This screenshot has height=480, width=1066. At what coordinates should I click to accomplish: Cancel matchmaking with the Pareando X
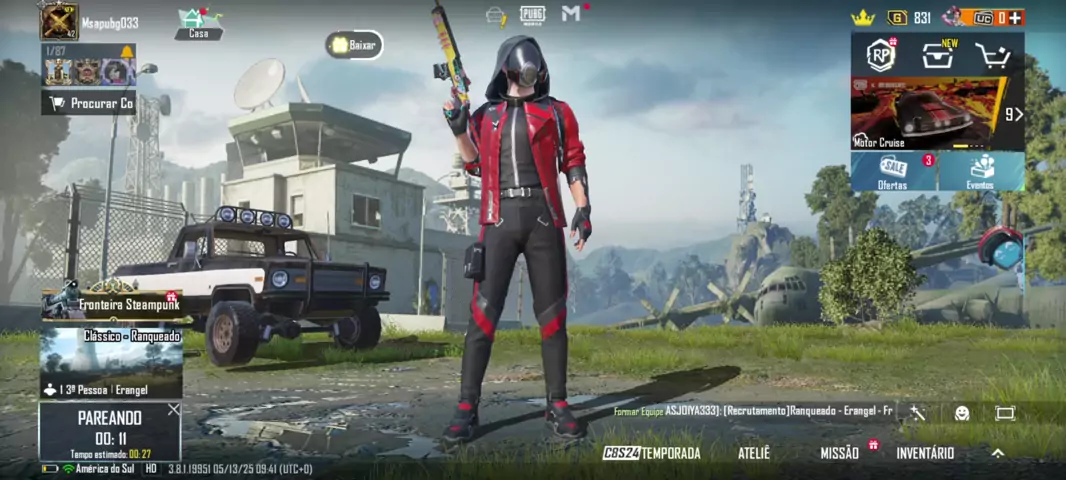174,410
